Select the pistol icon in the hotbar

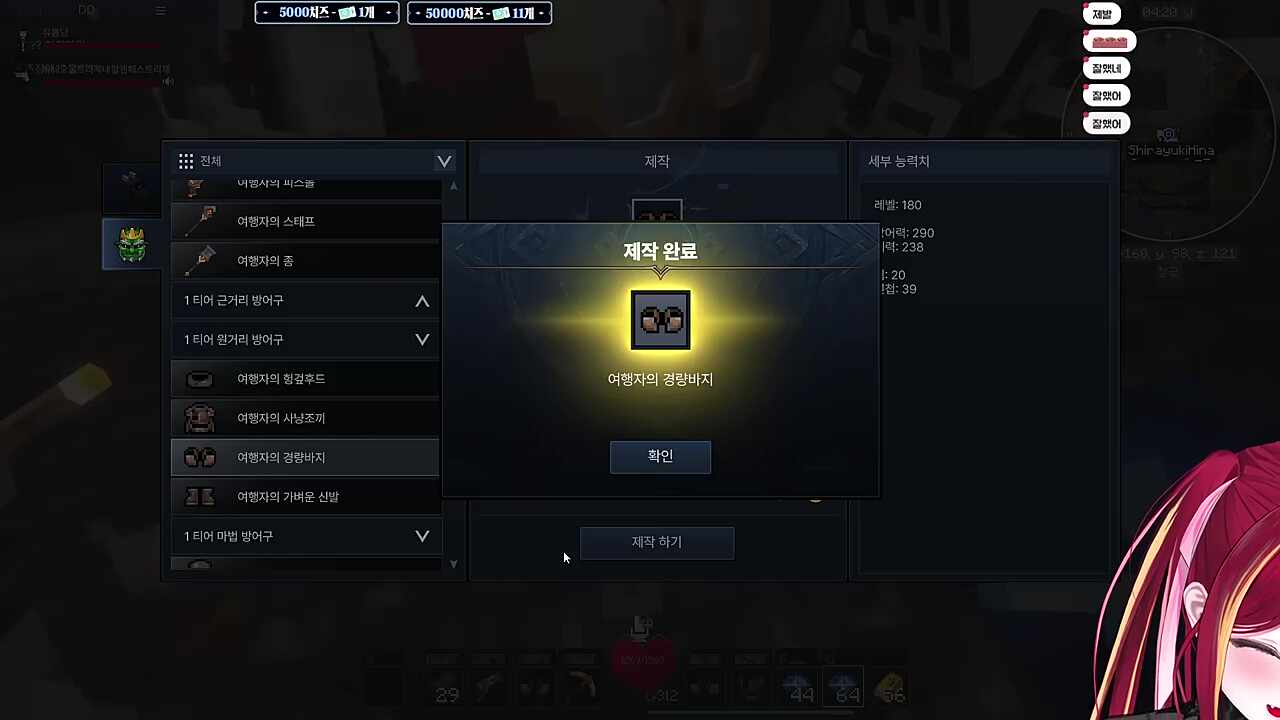pos(489,688)
